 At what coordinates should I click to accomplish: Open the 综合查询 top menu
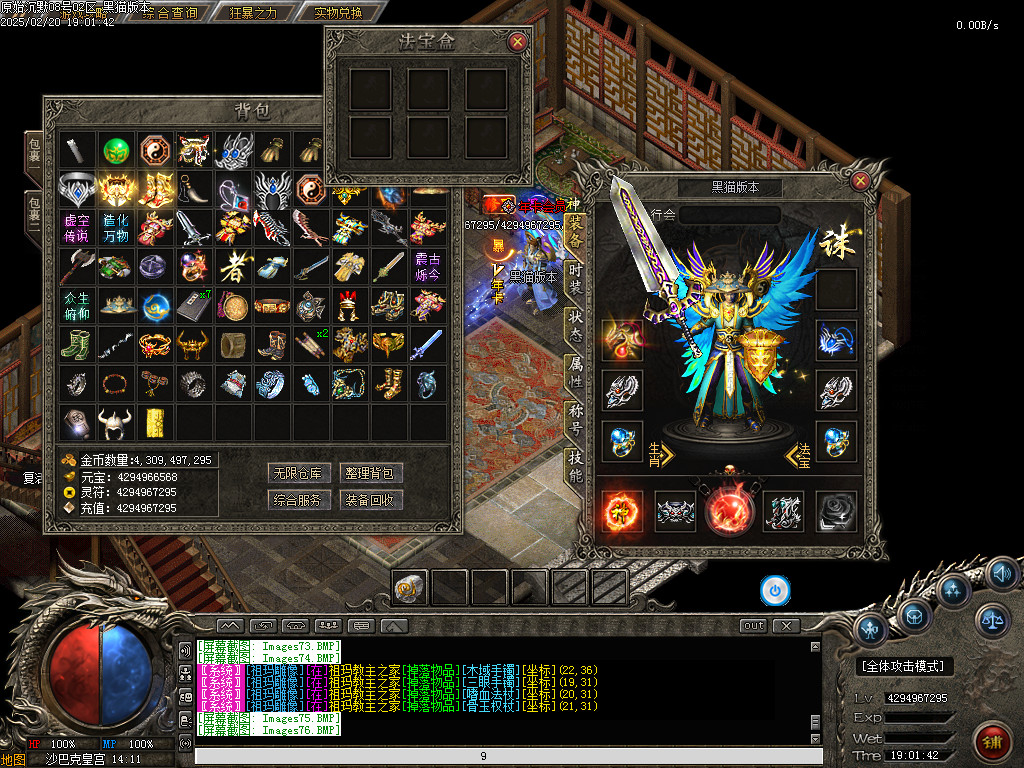[170, 13]
